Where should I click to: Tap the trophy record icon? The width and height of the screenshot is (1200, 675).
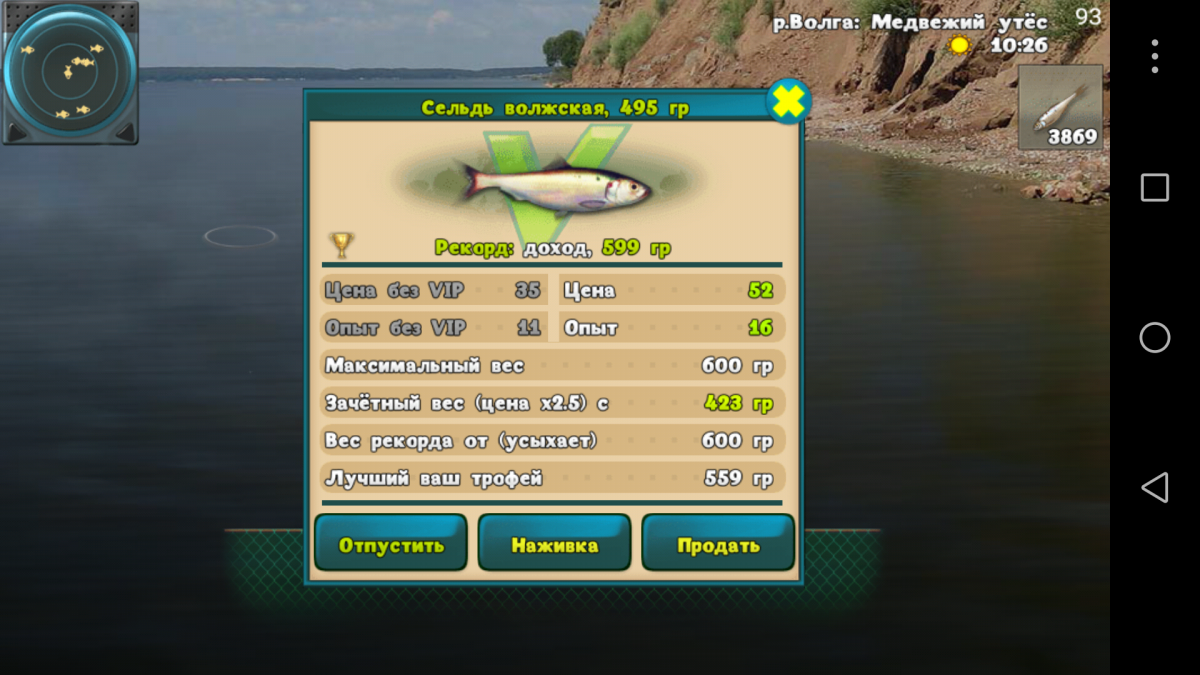342,245
